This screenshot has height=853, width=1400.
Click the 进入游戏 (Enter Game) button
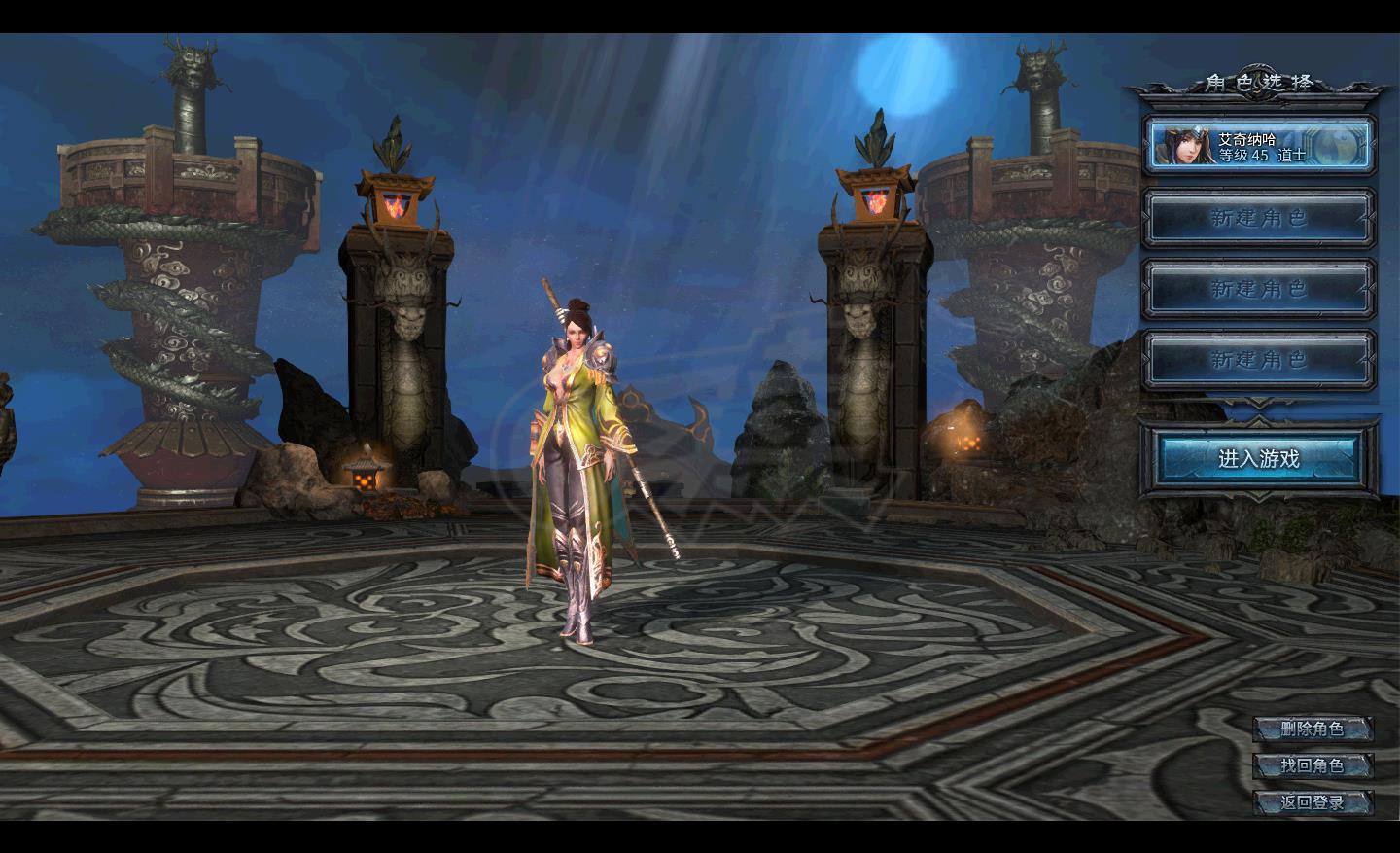pos(1258,458)
